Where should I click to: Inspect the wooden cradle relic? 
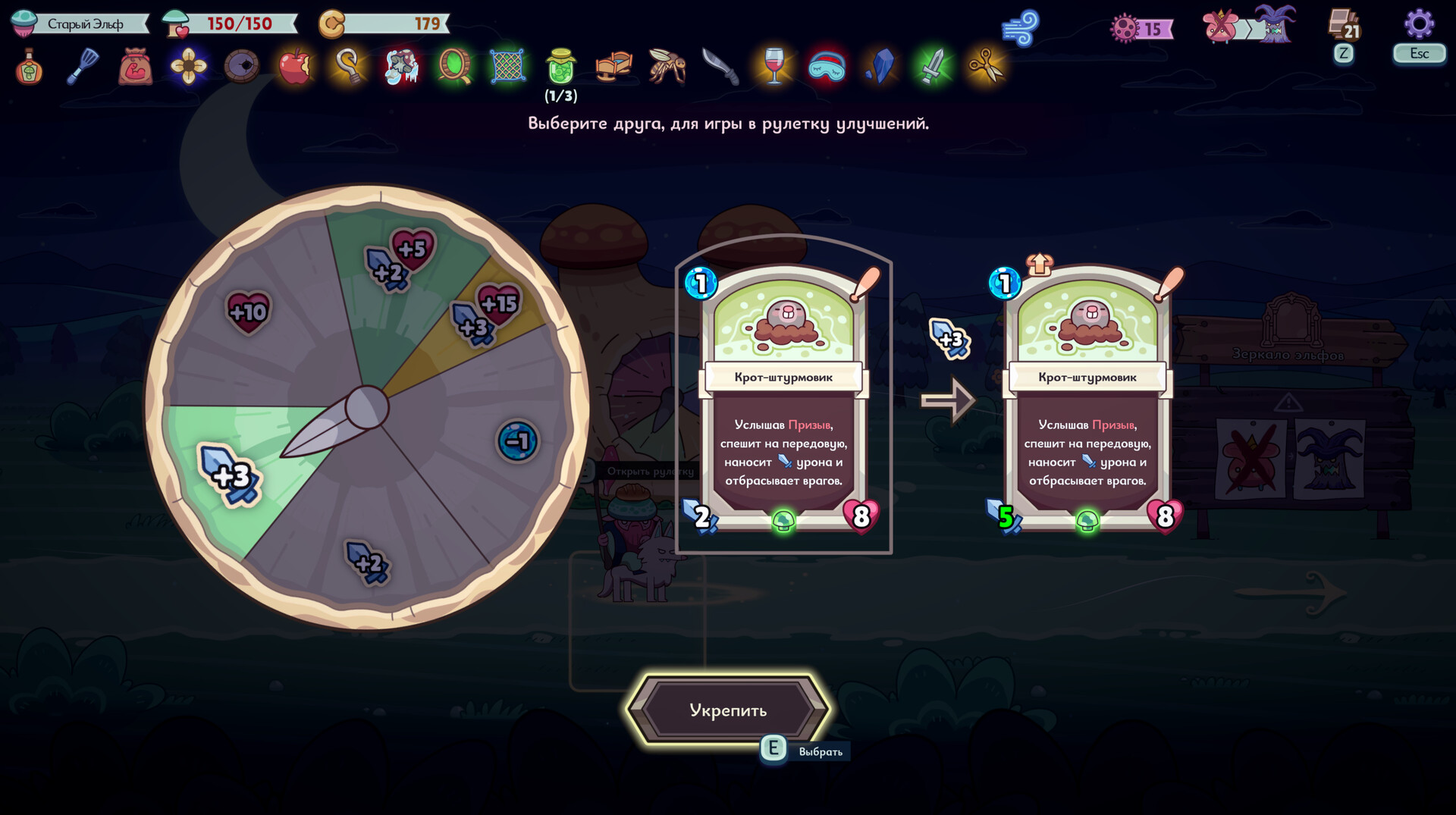[x=614, y=67]
